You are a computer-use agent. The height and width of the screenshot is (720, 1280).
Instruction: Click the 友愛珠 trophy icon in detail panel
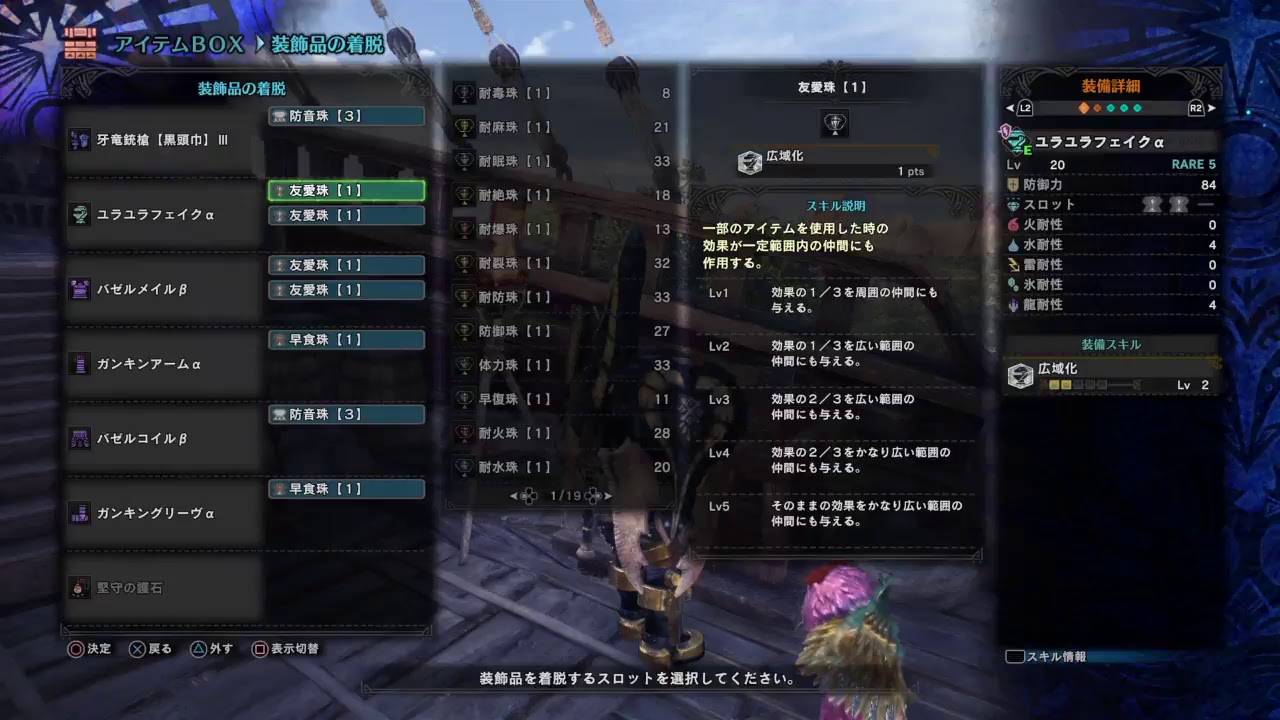point(836,124)
